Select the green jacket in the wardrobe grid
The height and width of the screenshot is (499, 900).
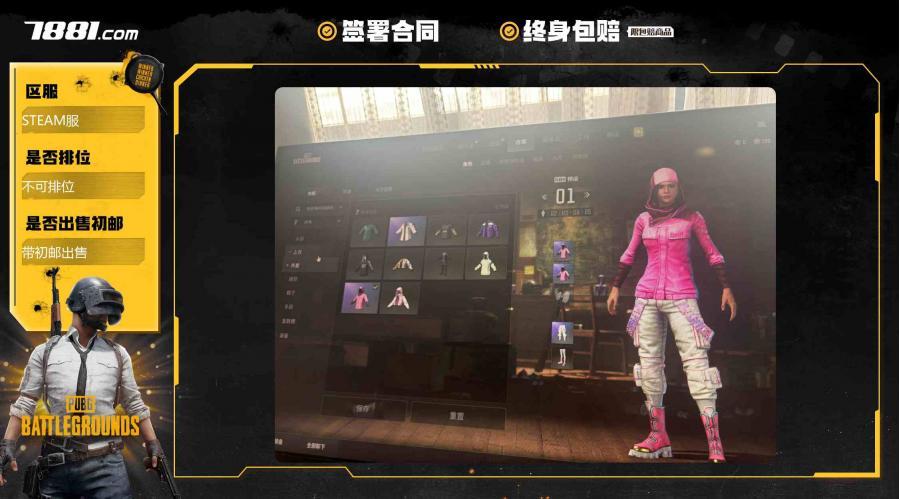point(368,231)
